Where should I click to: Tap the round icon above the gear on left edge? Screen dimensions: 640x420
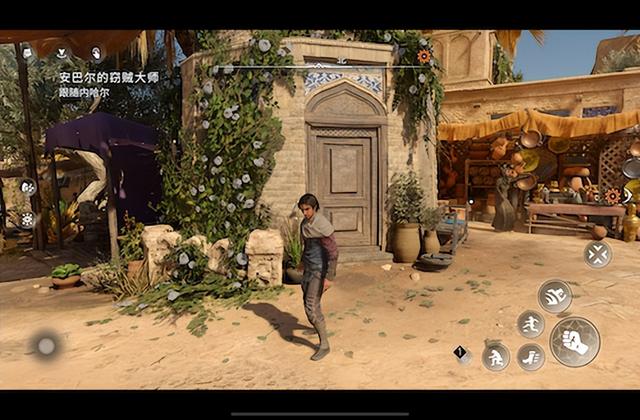(x=28, y=186)
